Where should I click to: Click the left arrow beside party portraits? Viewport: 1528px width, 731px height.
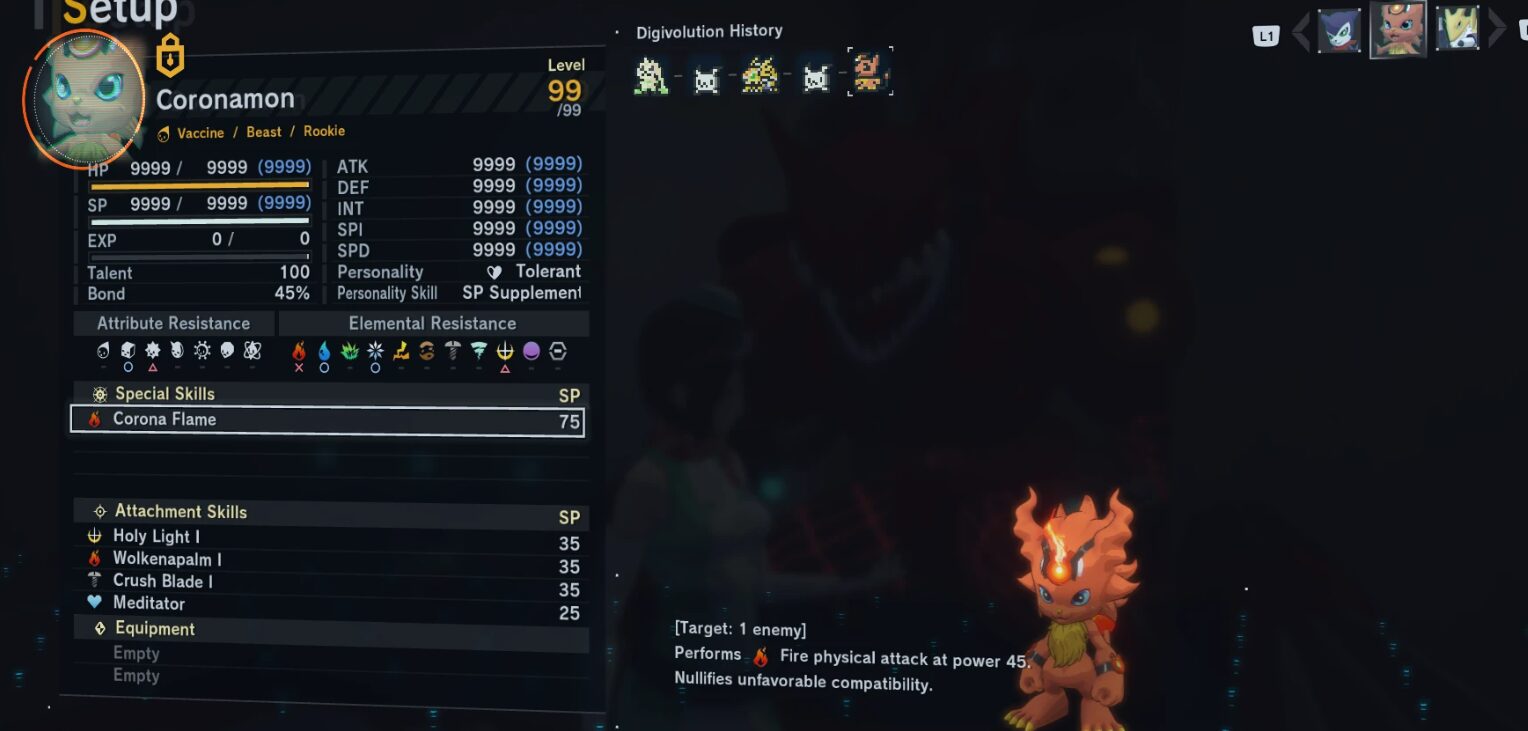click(x=1301, y=31)
